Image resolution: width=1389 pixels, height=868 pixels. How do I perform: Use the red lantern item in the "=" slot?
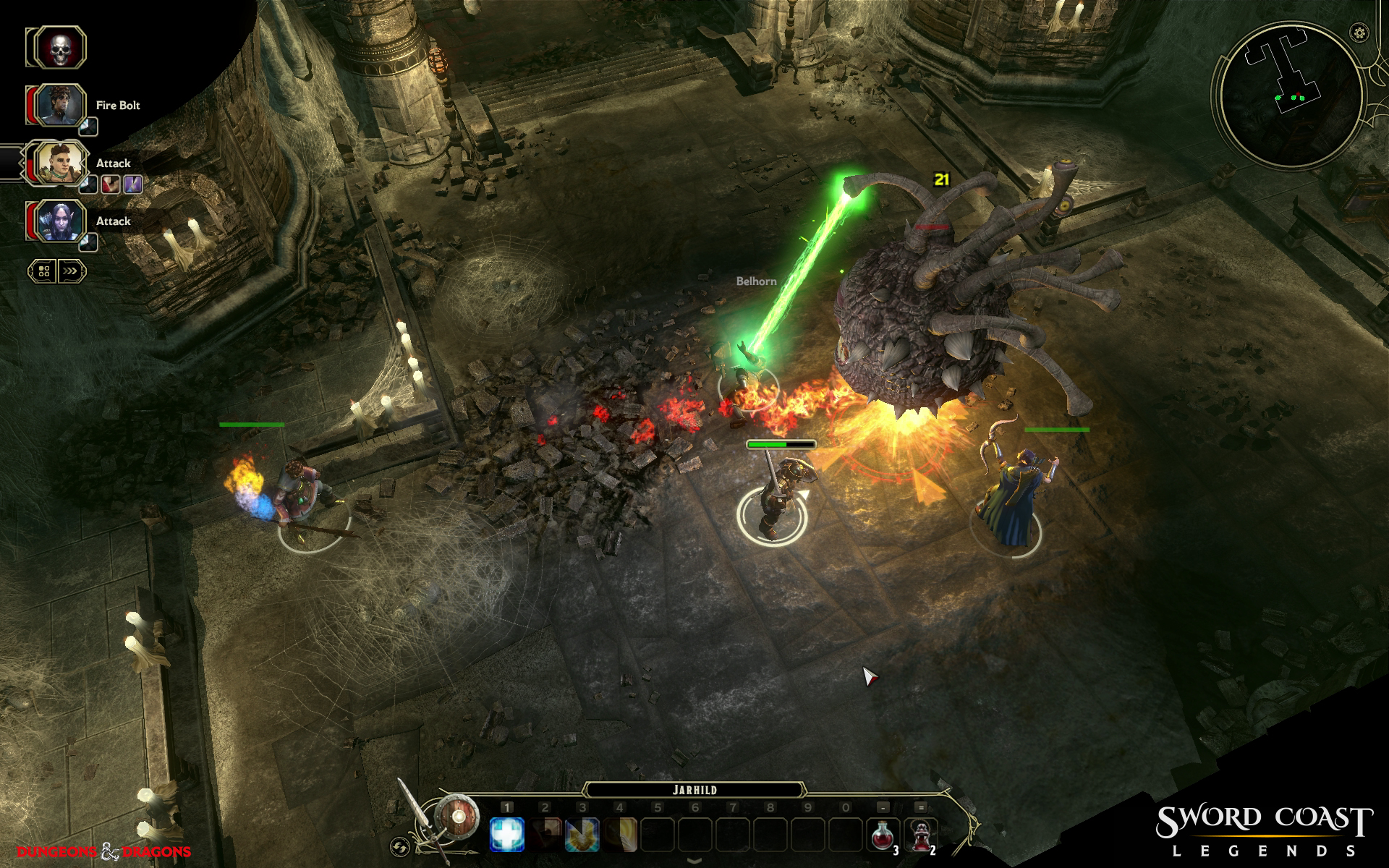pyautogui.click(x=921, y=833)
